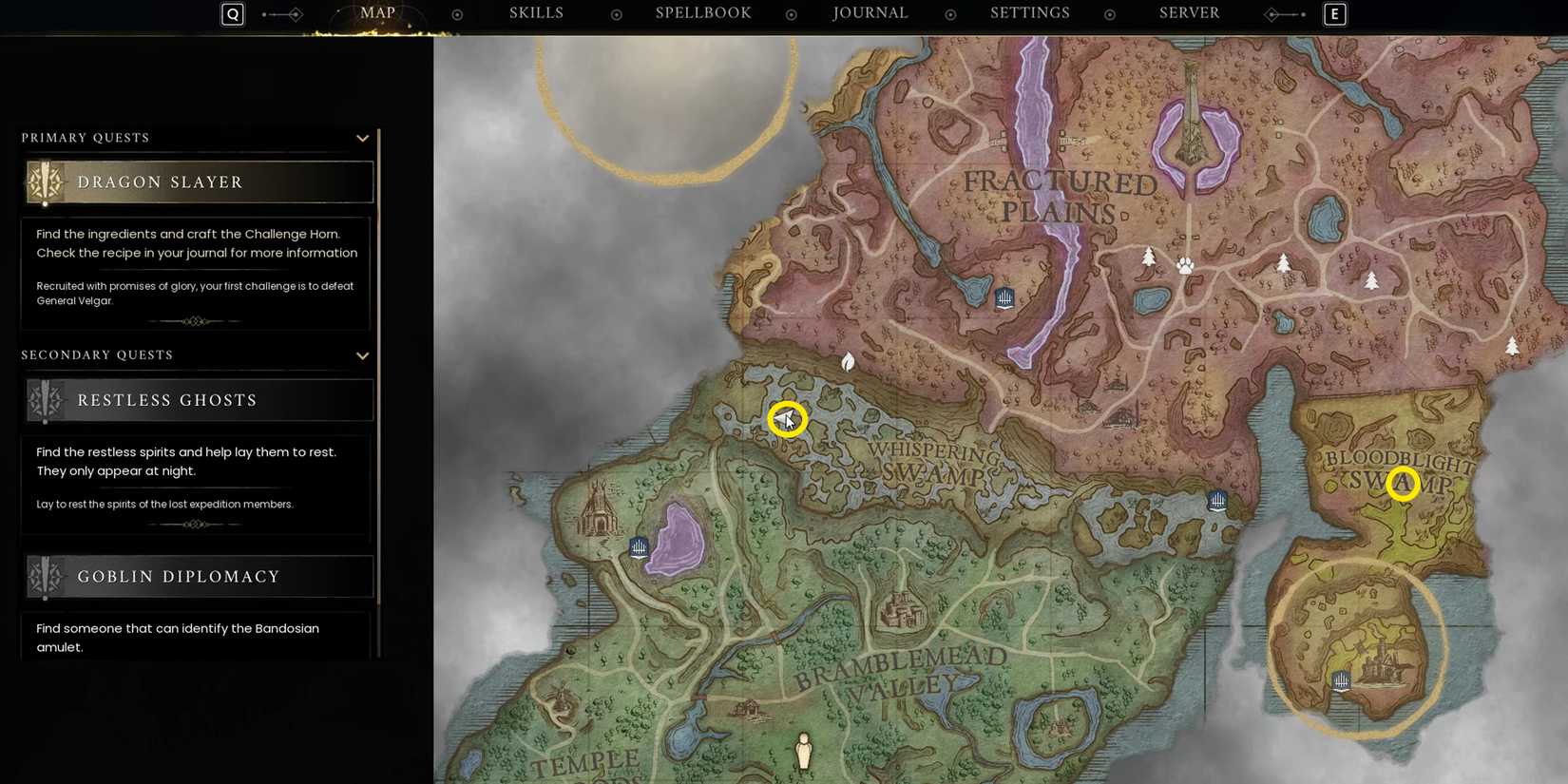Click the white feather marker above Whispering Swamp

point(847,362)
